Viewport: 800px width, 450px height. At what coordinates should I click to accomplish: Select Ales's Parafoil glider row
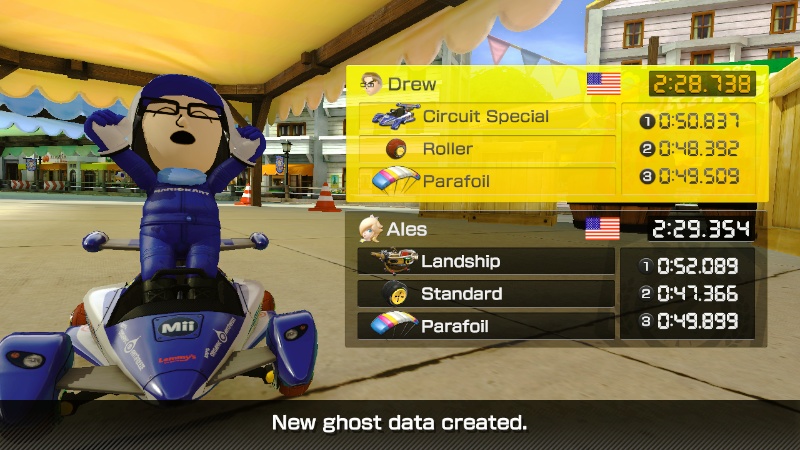(486, 326)
